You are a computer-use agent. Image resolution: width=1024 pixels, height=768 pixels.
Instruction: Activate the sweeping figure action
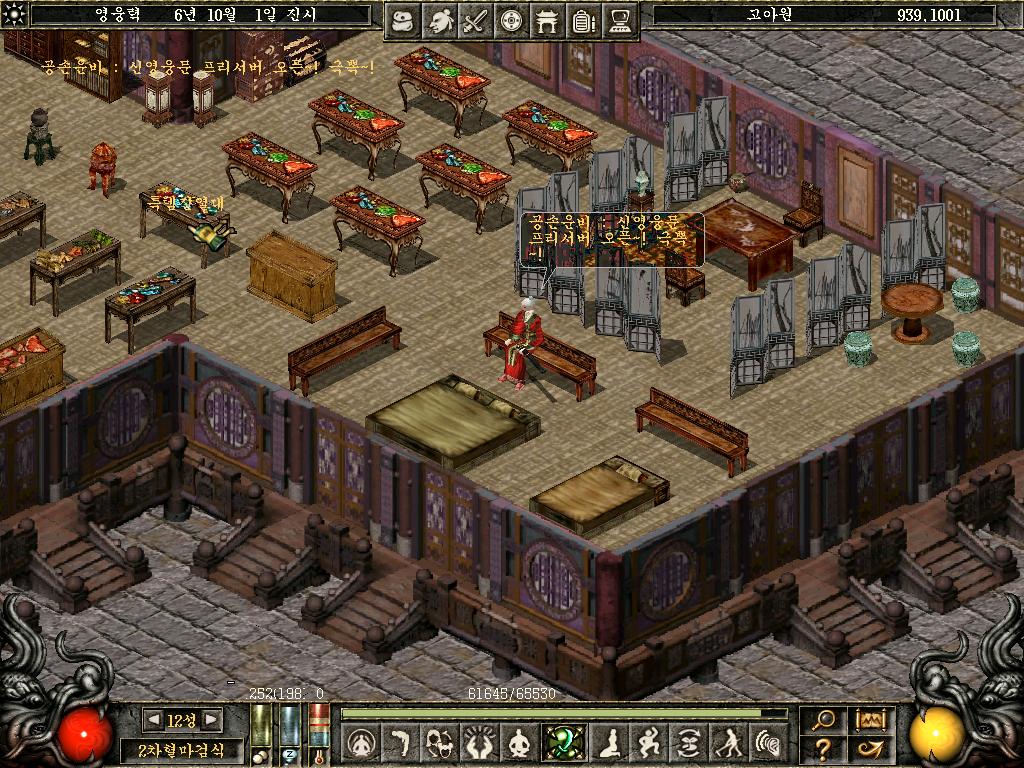tap(728, 743)
